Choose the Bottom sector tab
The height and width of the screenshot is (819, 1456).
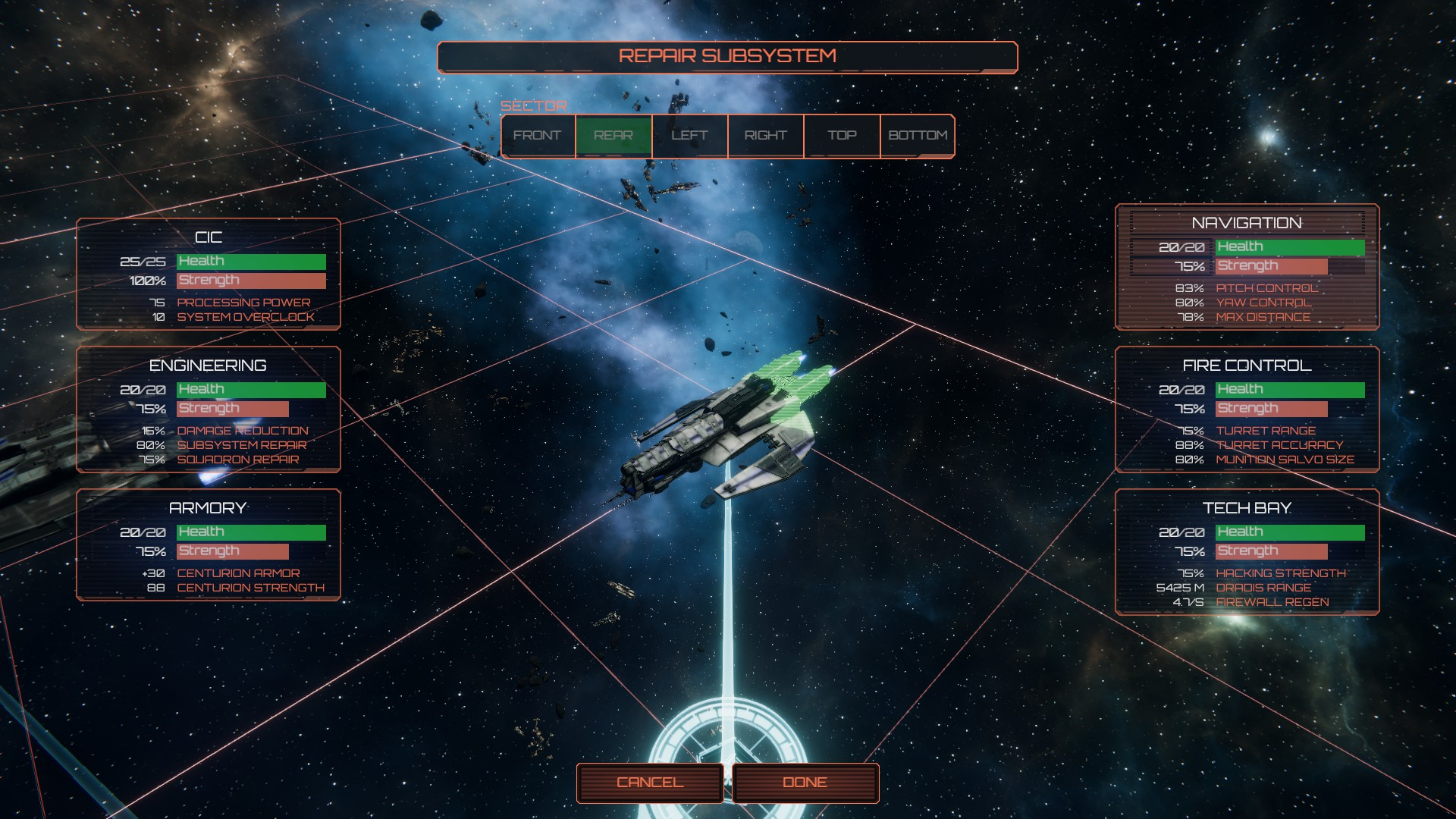tap(918, 136)
